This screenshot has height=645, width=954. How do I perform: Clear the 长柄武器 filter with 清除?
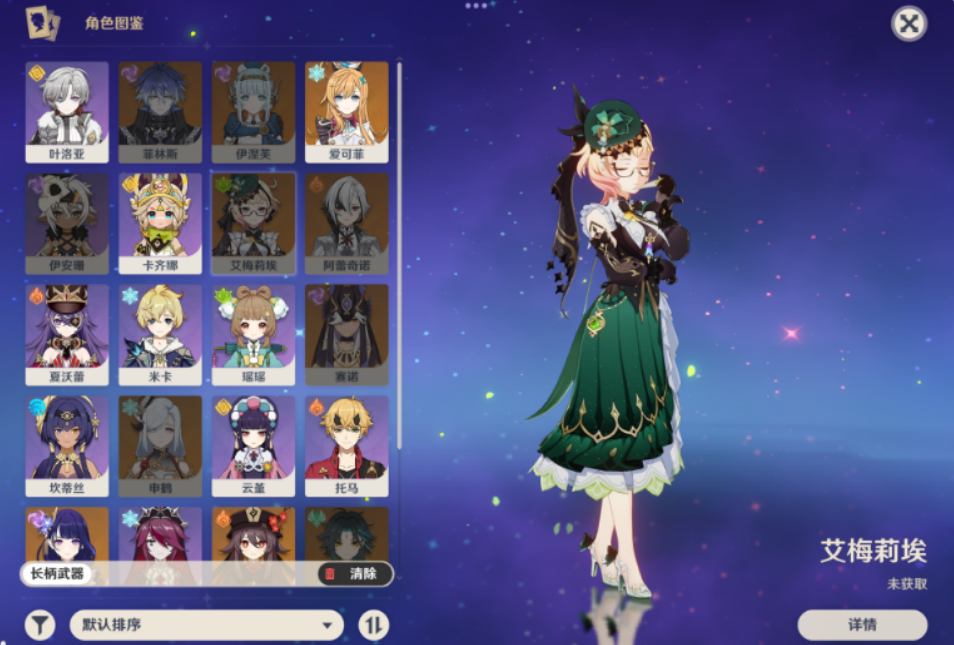[x=353, y=573]
